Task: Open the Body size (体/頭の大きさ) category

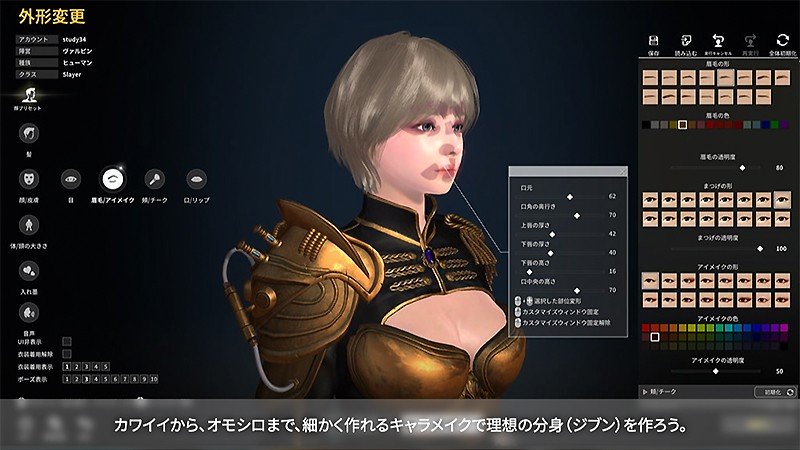Action: click(30, 224)
